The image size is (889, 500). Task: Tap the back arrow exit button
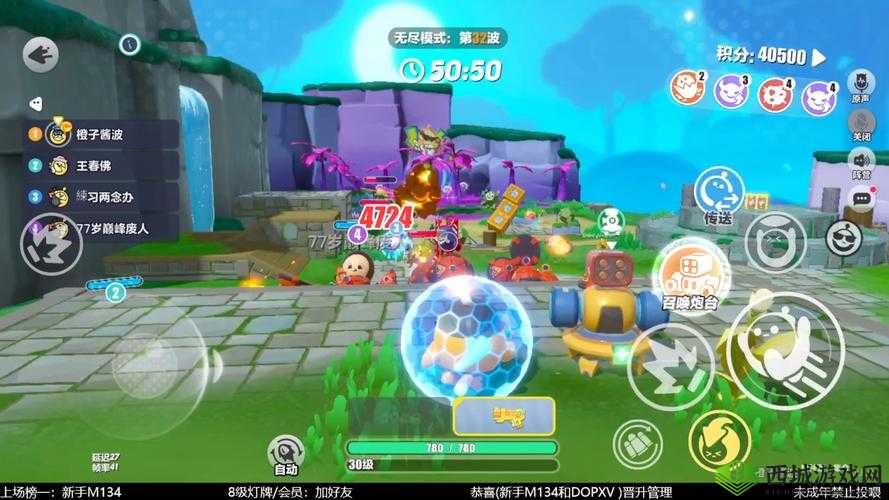click(41, 54)
